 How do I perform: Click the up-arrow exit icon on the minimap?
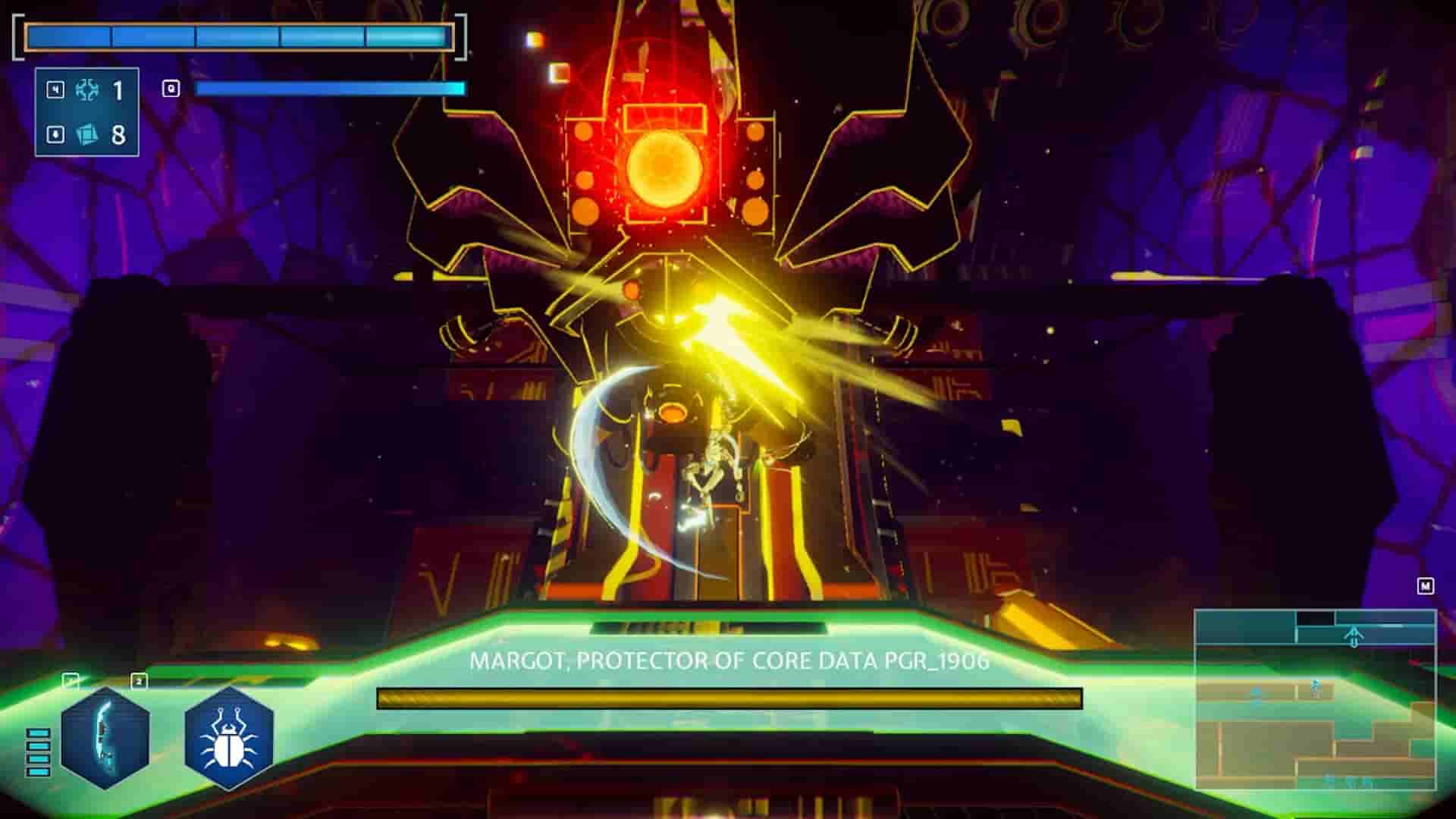(x=1354, y=635)
